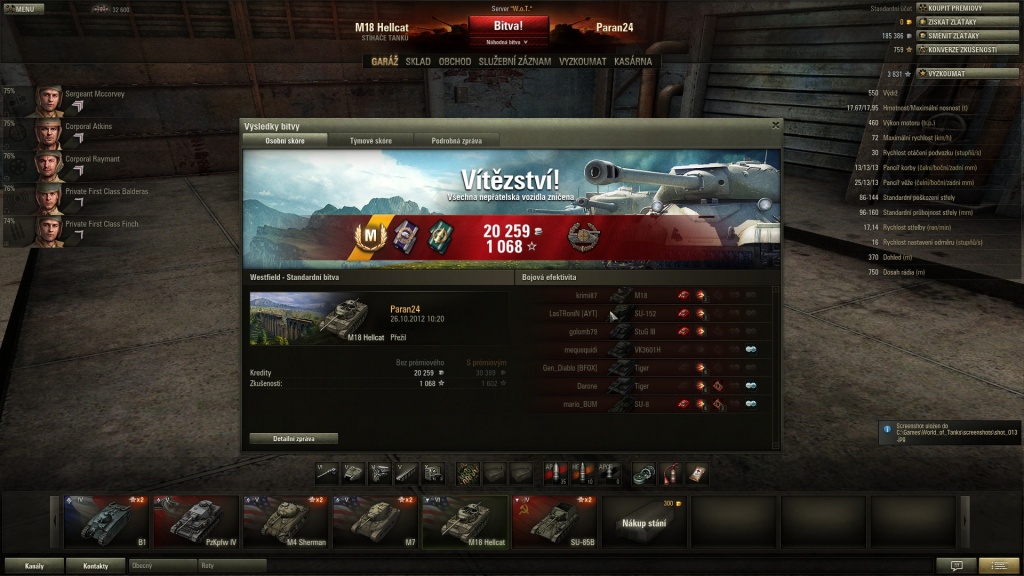Open the Kanály channels button
The height and width of the screenshot is (576, 1024).
(x=34, y=566)
